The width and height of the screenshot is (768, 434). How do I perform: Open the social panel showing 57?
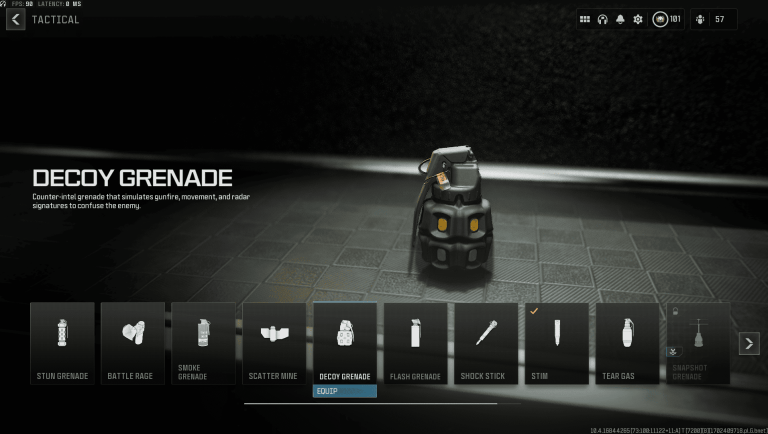(713, 19)
